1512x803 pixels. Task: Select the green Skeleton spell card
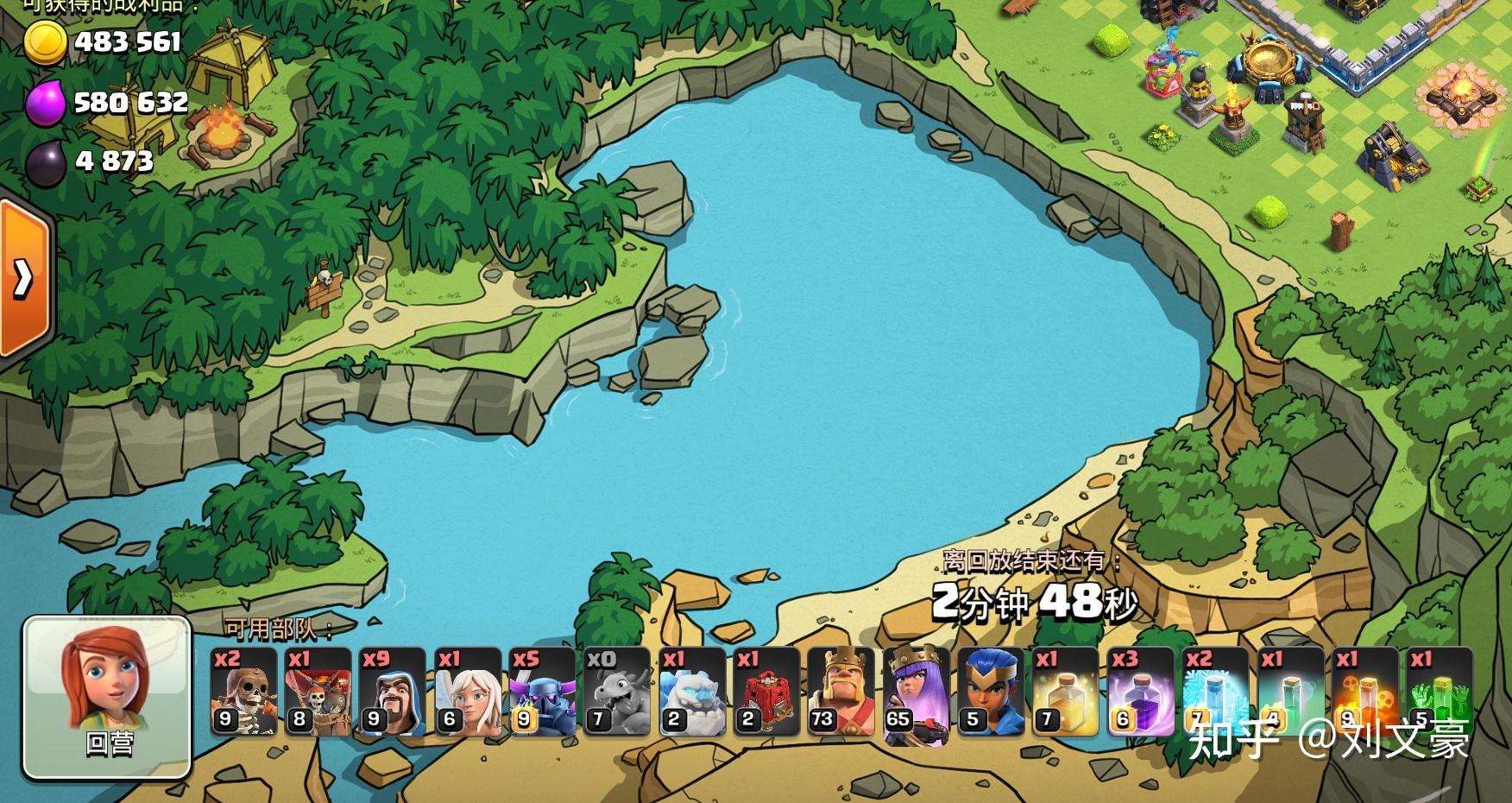tap(1440, 692)
